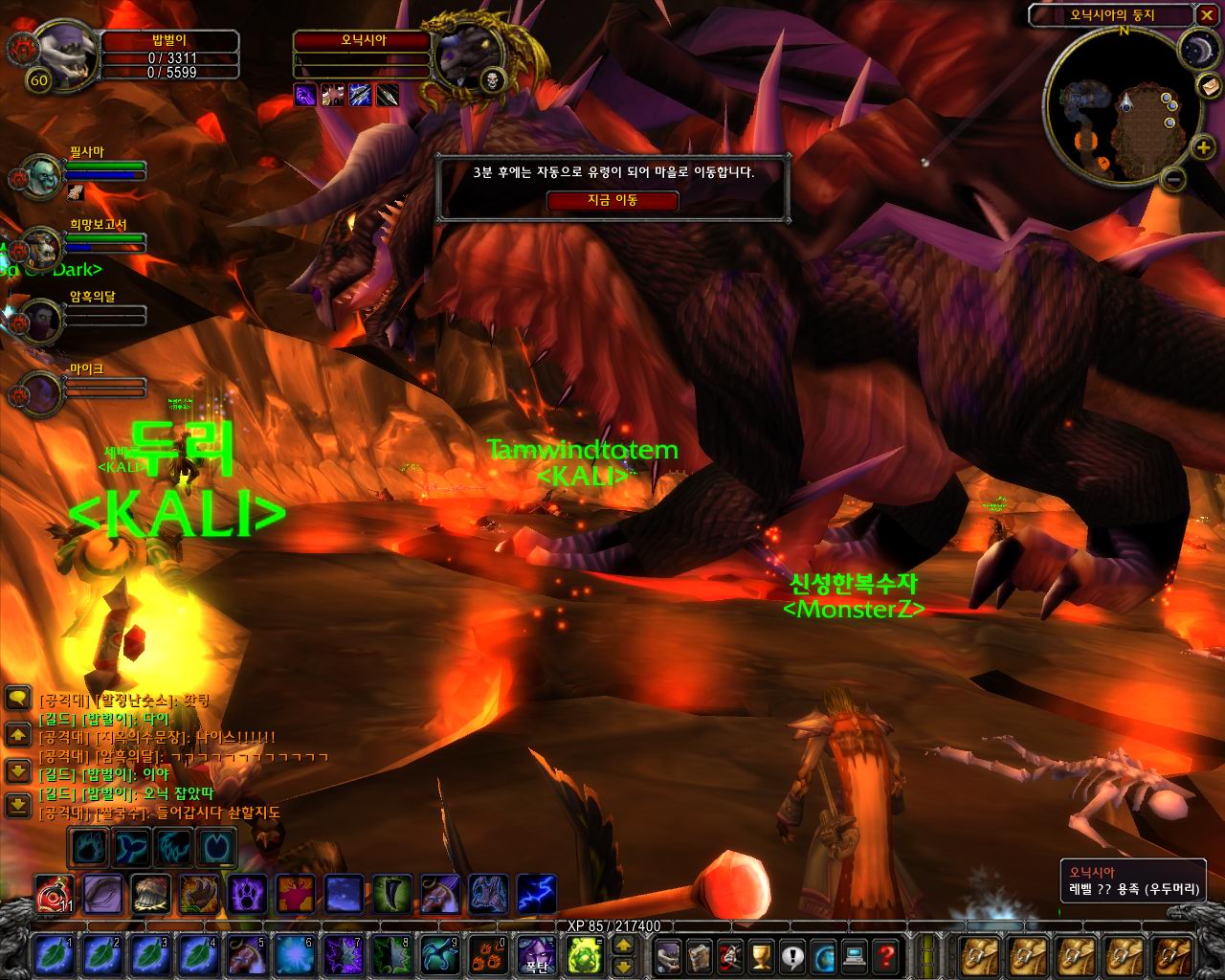Open the mail envelope icon by the minimap

coord(1207,86)
